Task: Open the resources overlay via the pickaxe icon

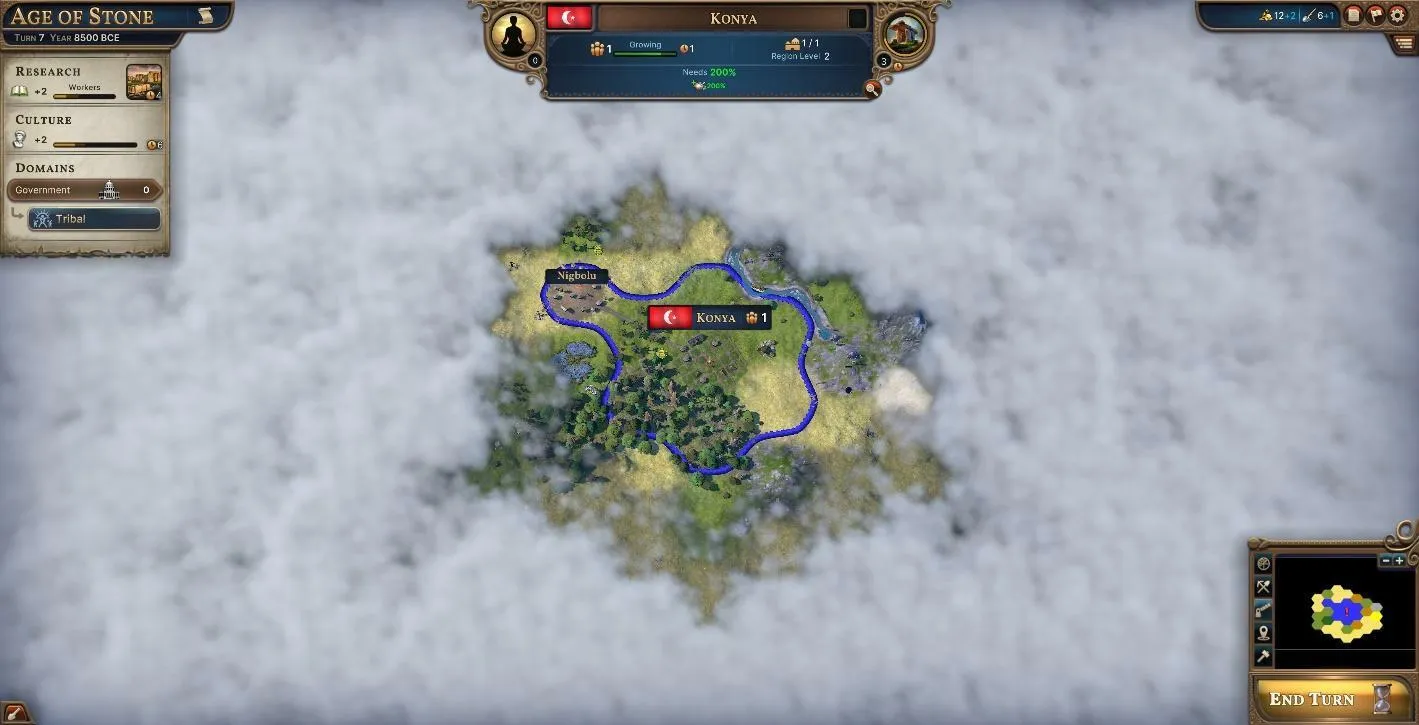Action: pyautogui.click(x=1263, y=588)
